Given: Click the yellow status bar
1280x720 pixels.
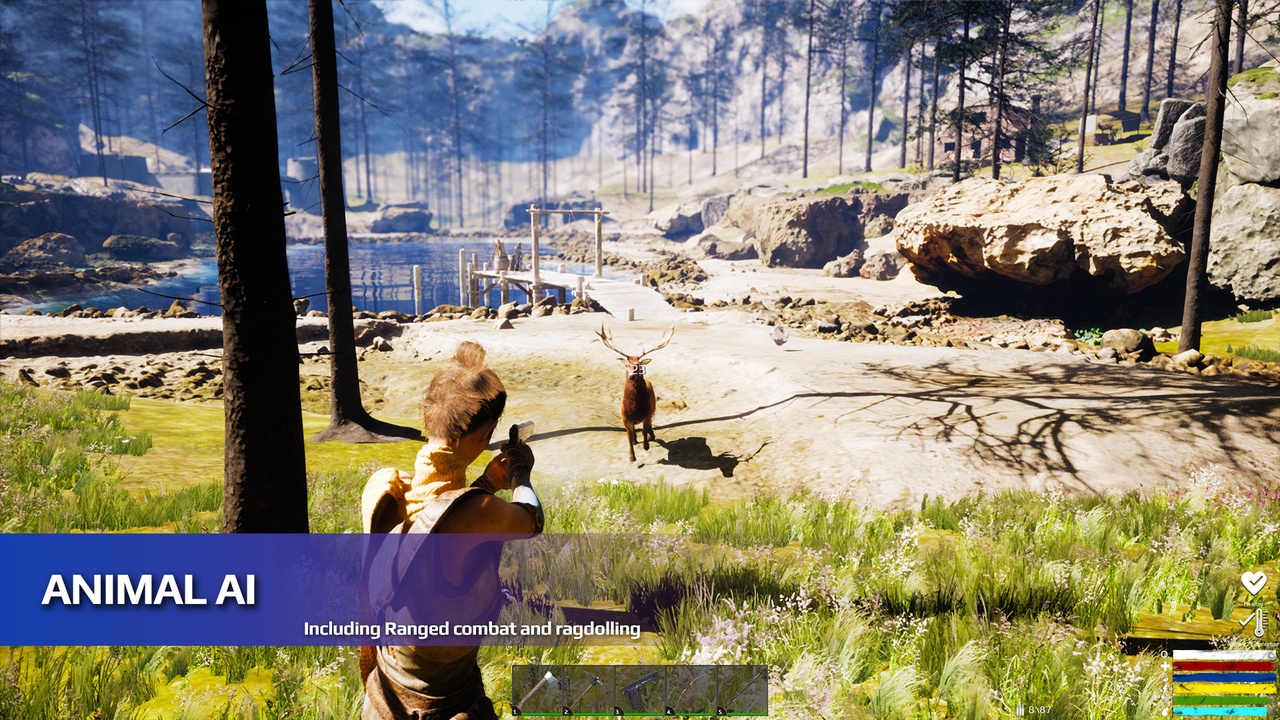Looking at the screenshot, I should coord(1220,689).
